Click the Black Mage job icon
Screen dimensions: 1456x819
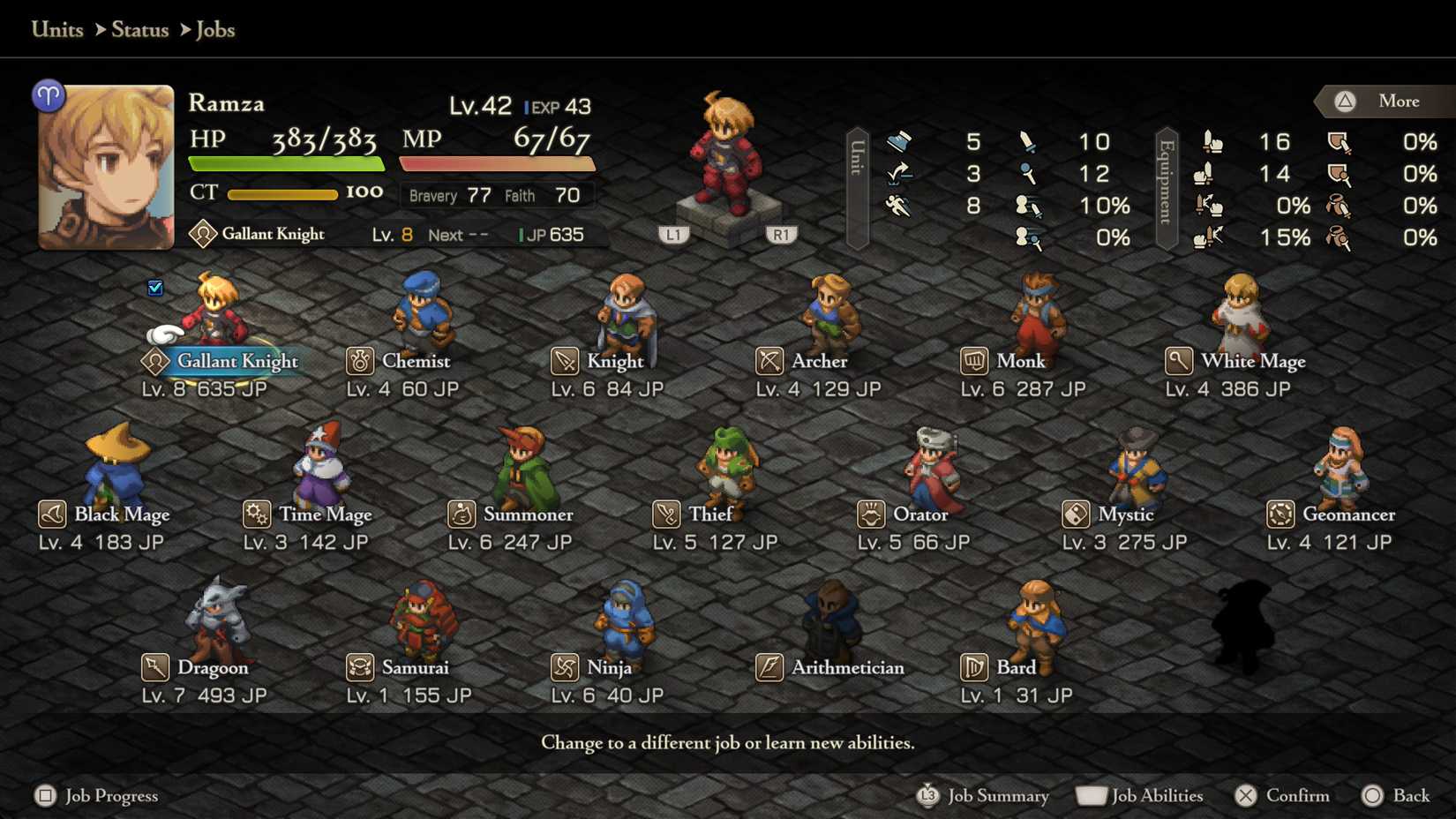pos(51,514)
